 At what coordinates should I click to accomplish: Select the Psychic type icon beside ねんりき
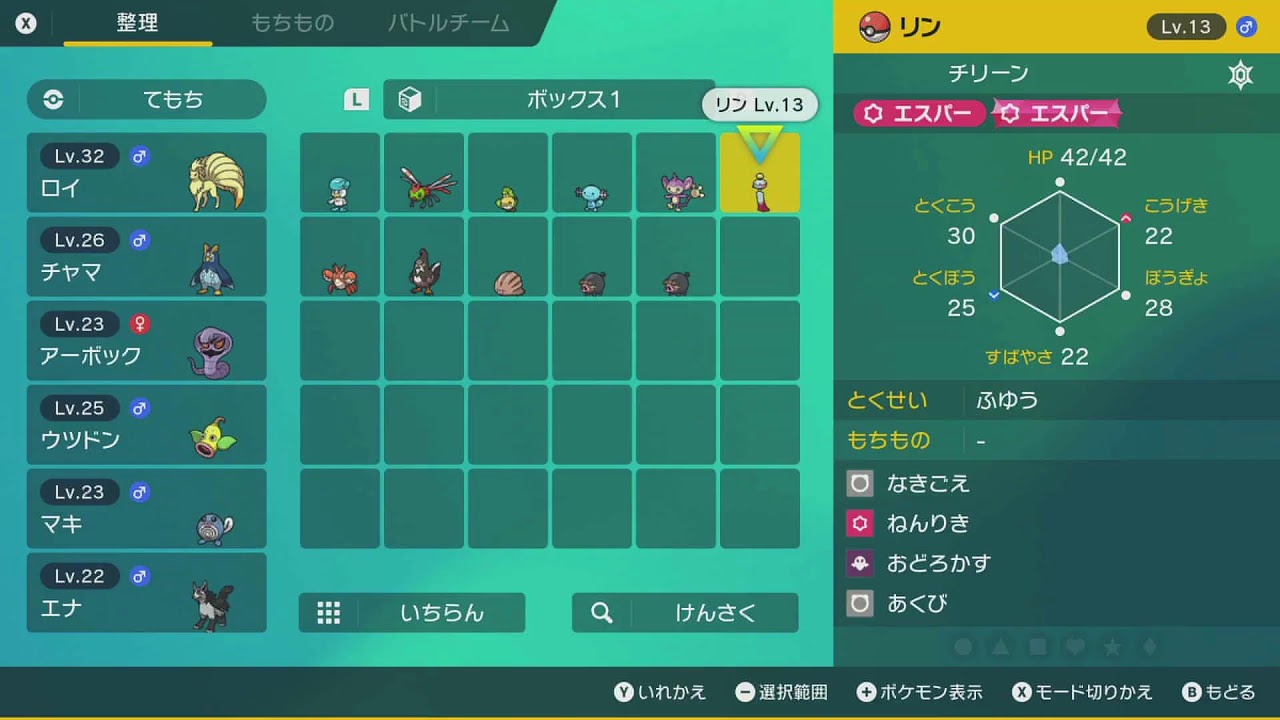click(860, 522)
